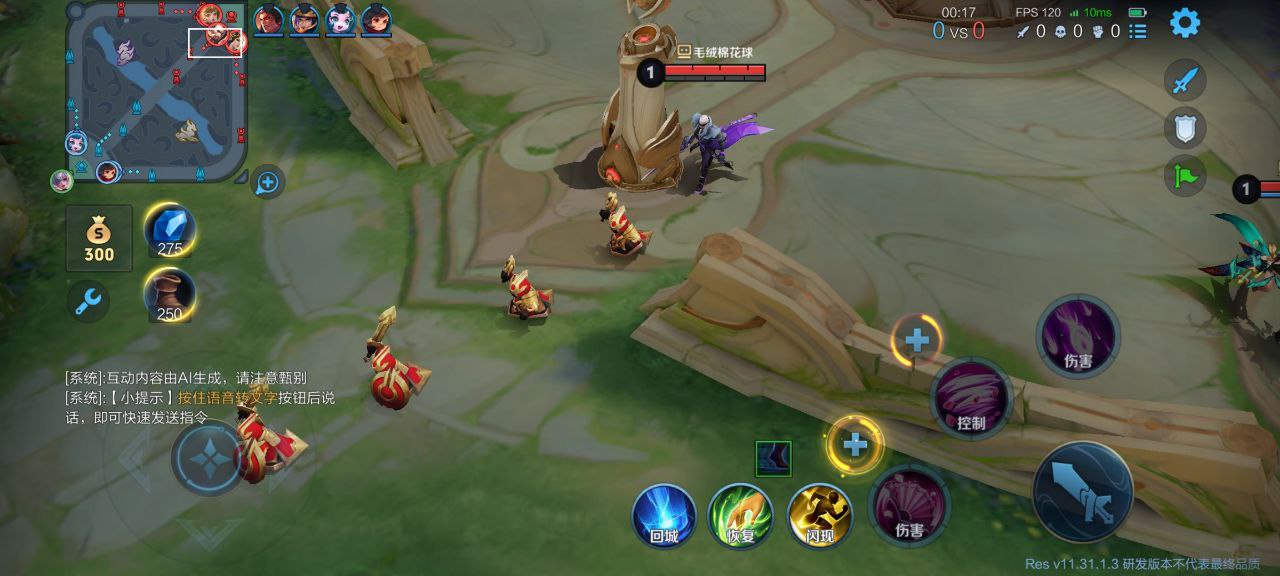This screenshot has width=1280, height=576.
Task: Tap the basic attack sword button
Action: pos(1083,491)
